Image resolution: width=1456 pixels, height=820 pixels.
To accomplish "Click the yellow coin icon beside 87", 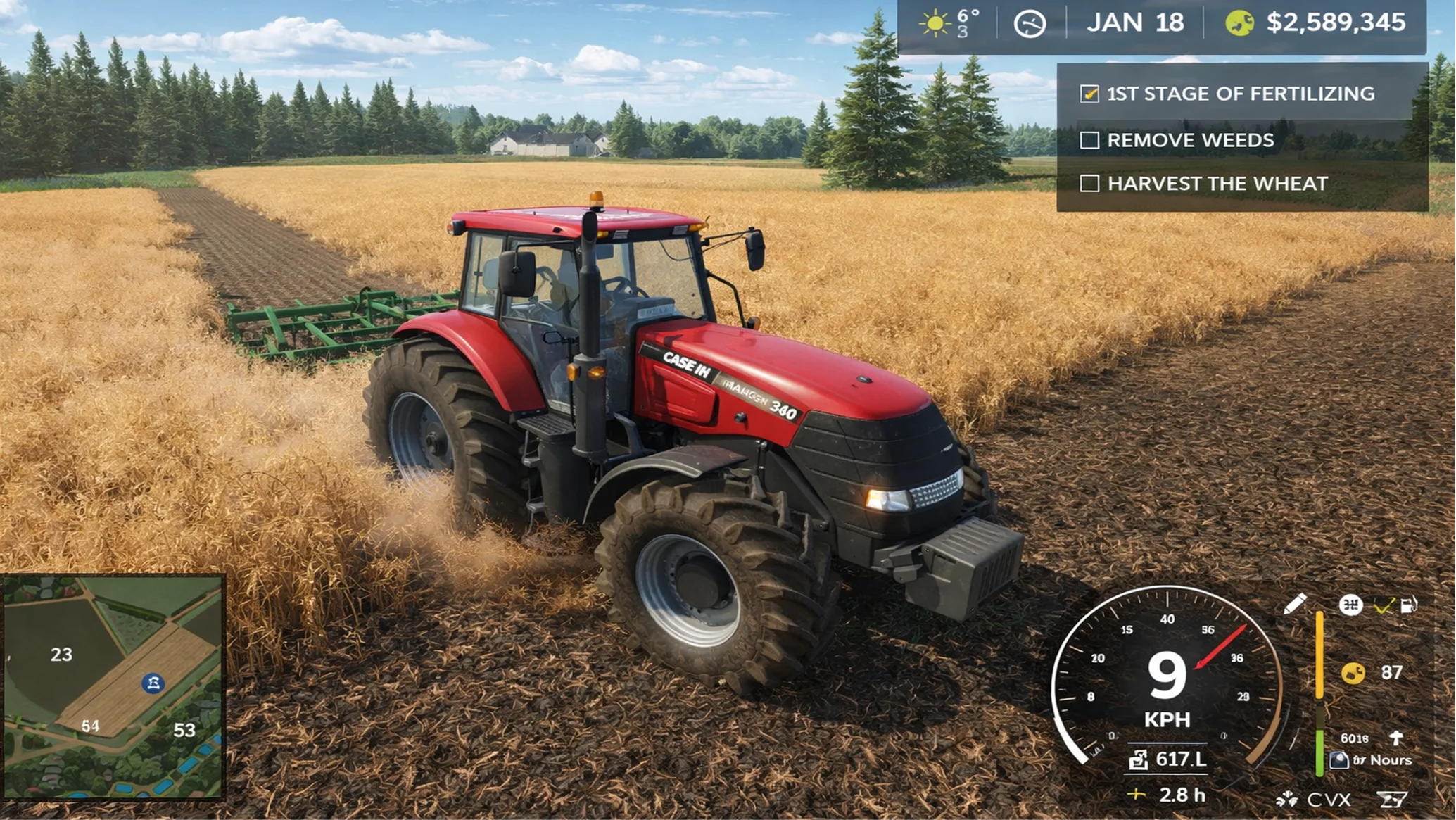I will (1353, 673).
